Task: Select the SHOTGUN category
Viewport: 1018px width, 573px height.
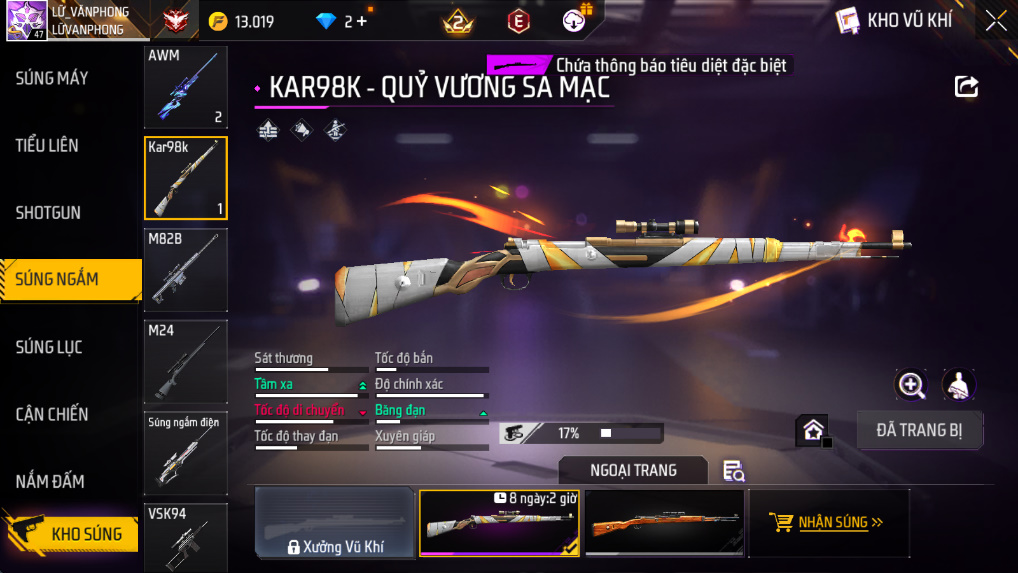Action: point(48,213)
